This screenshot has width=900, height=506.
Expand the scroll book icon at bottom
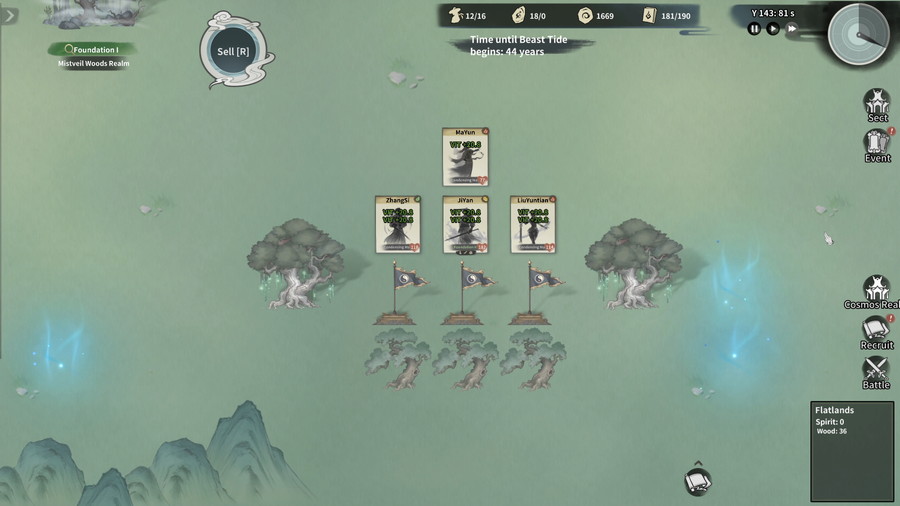point(698,481)
